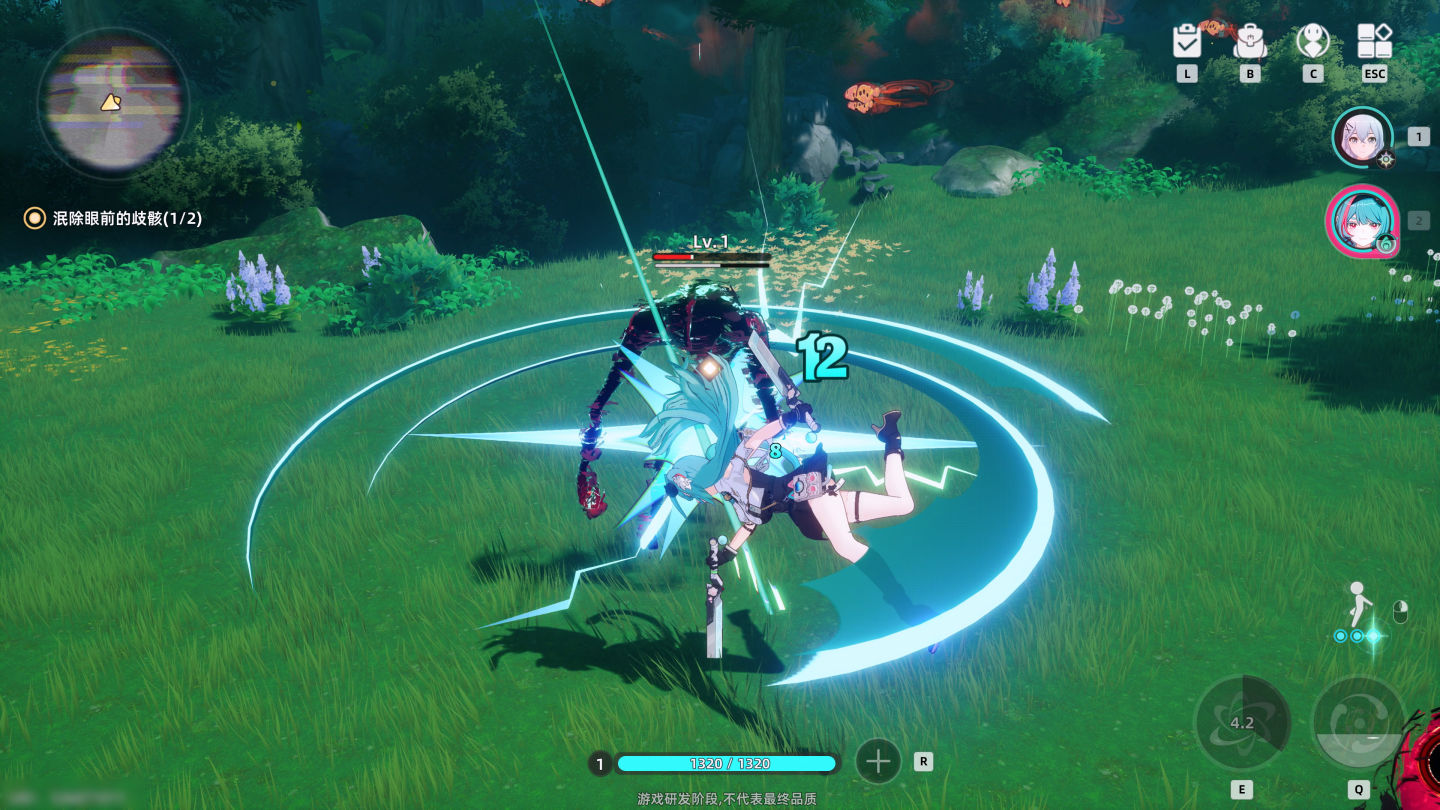The image size is (1440, 810).
Task: Open the quest checklist icon
Action: (x=1187, y=41)
